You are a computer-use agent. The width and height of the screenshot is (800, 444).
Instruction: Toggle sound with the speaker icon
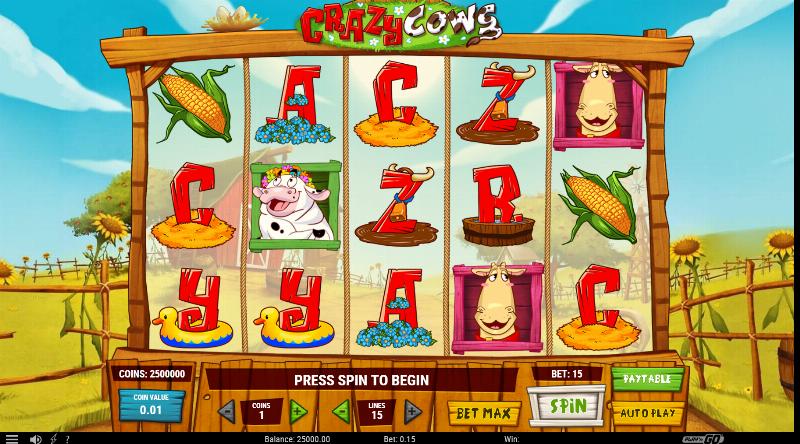[37, 438]
